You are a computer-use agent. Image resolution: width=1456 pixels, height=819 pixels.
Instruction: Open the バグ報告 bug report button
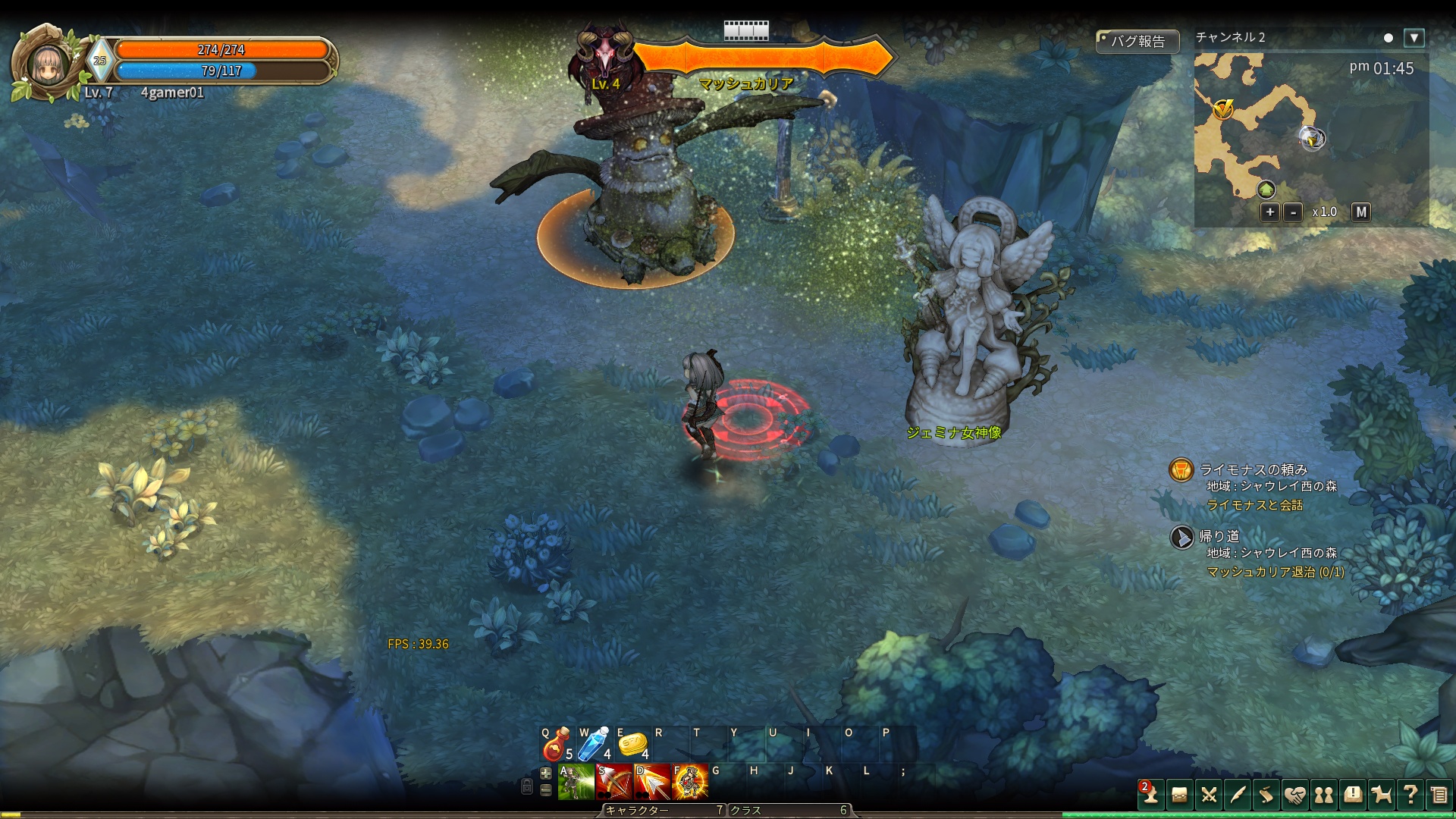coord(1137,41)
